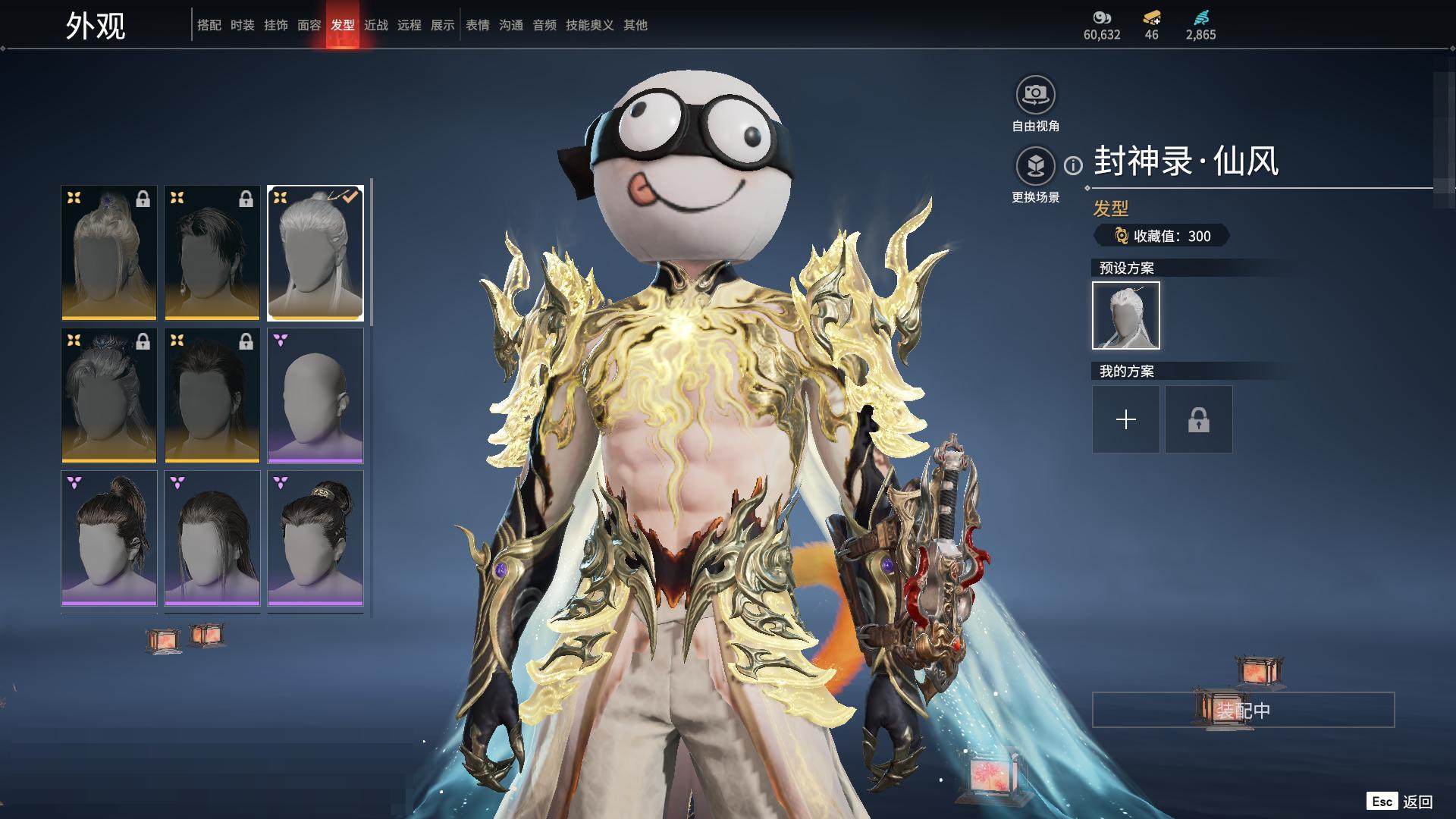Add a new 我的方案 custom scheme

(1125, 419)
